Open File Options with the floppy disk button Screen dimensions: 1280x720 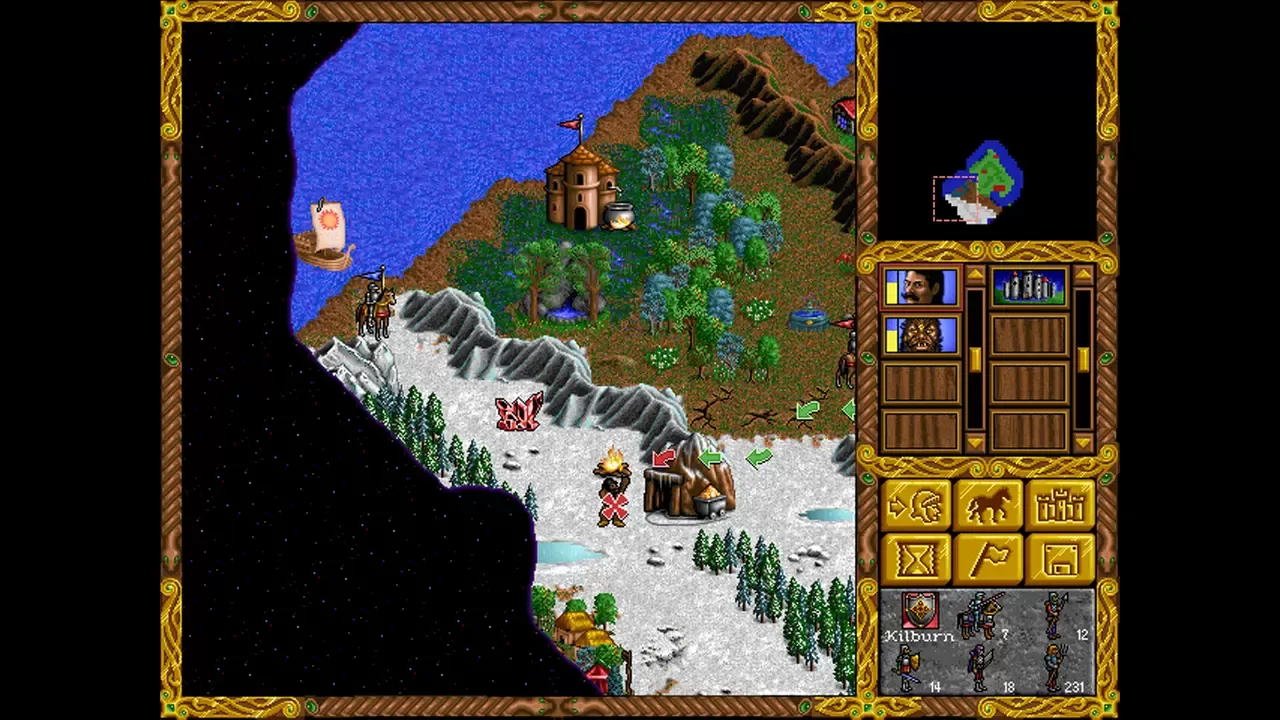tap(1058, 558)
